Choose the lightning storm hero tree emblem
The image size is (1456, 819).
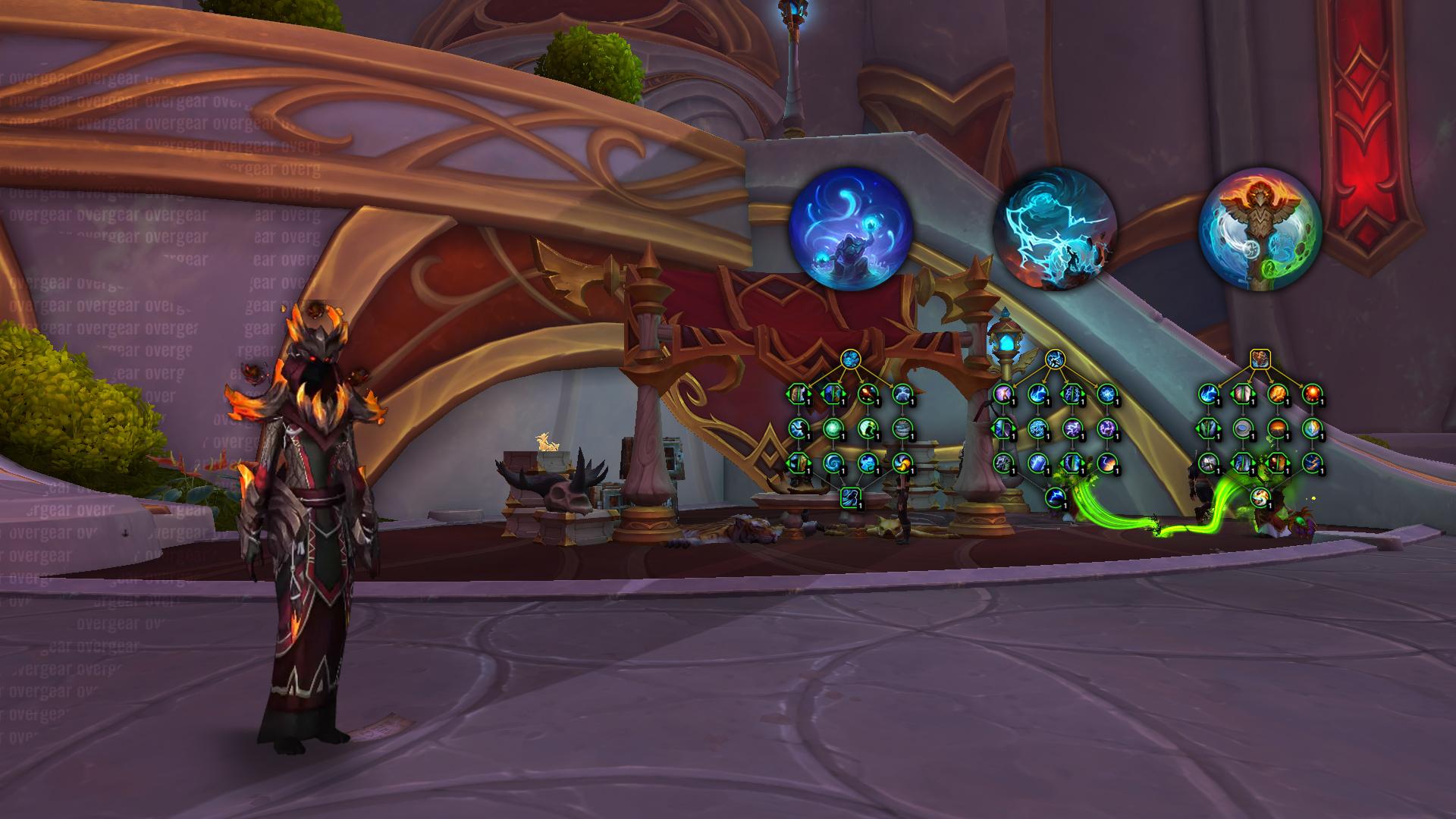(x=1054, y=228)
